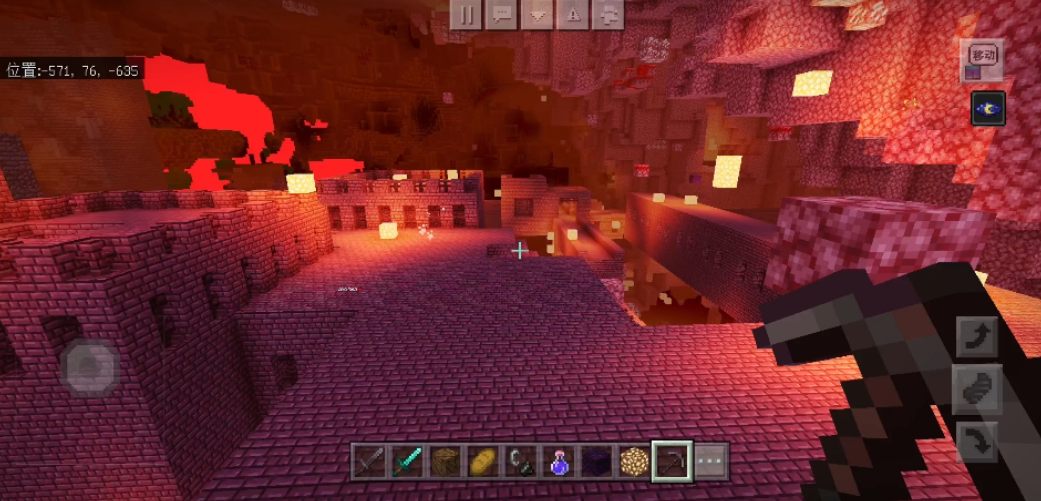Select the obsidian block slot

point(596,461)
